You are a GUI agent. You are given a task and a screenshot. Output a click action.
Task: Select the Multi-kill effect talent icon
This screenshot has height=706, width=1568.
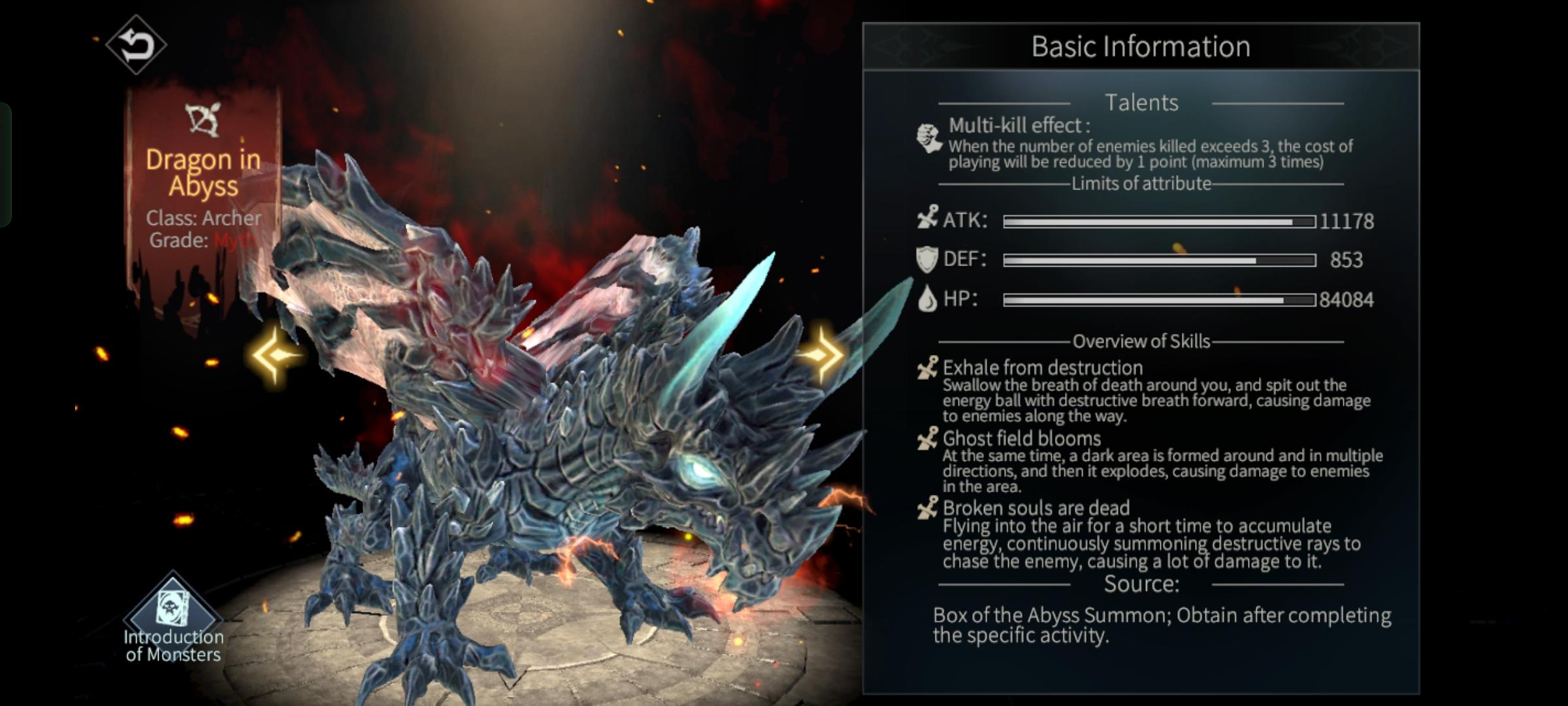(928, 138)
